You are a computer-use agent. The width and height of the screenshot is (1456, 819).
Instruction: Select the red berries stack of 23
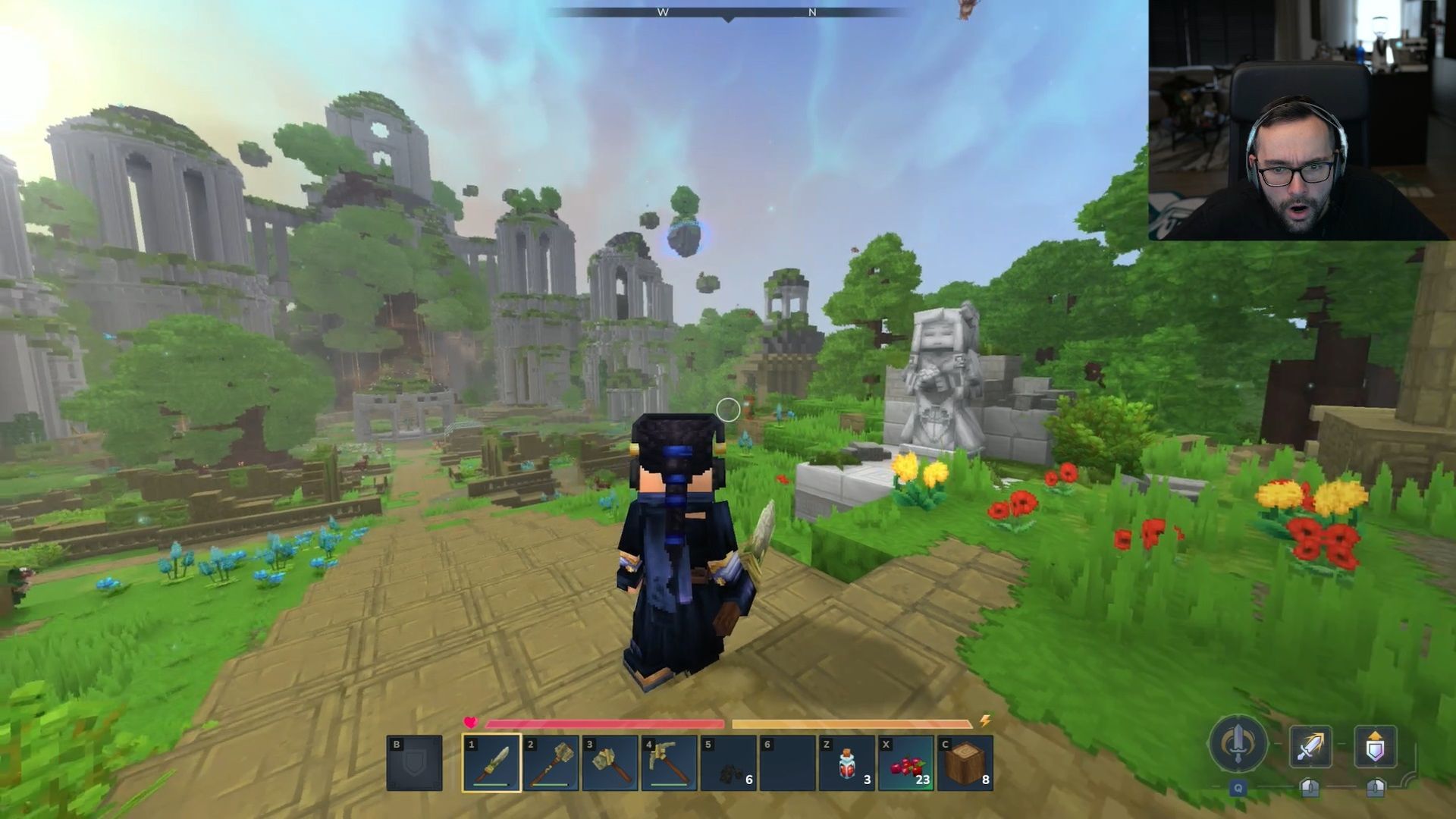pyautogui.click(x=906, y=763)
